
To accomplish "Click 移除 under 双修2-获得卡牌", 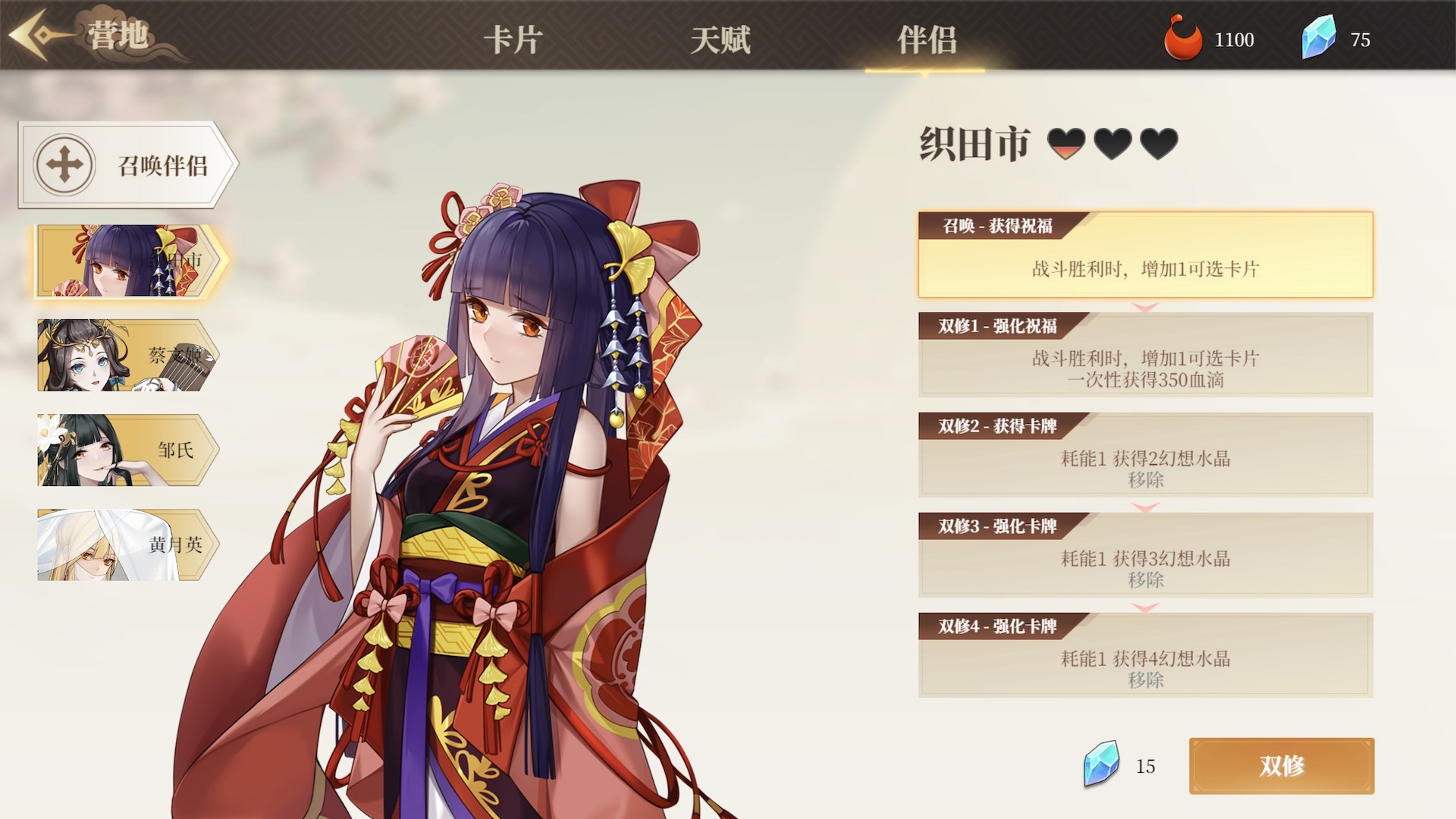I will (x=1147, y=481).
